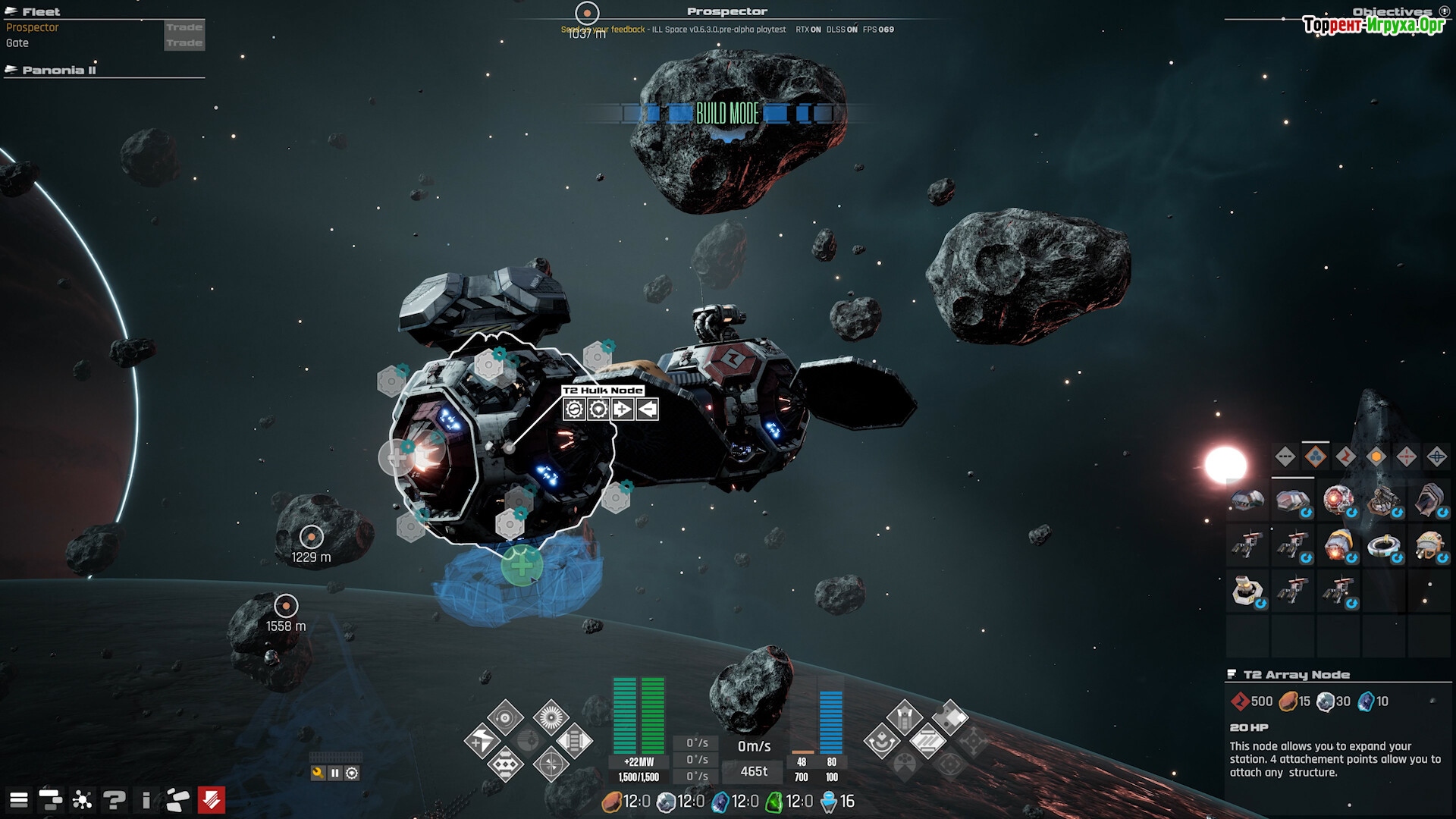Click the green plus attachment point marker
Viewport: 1456px width, 819px height.
pos(522,566)
